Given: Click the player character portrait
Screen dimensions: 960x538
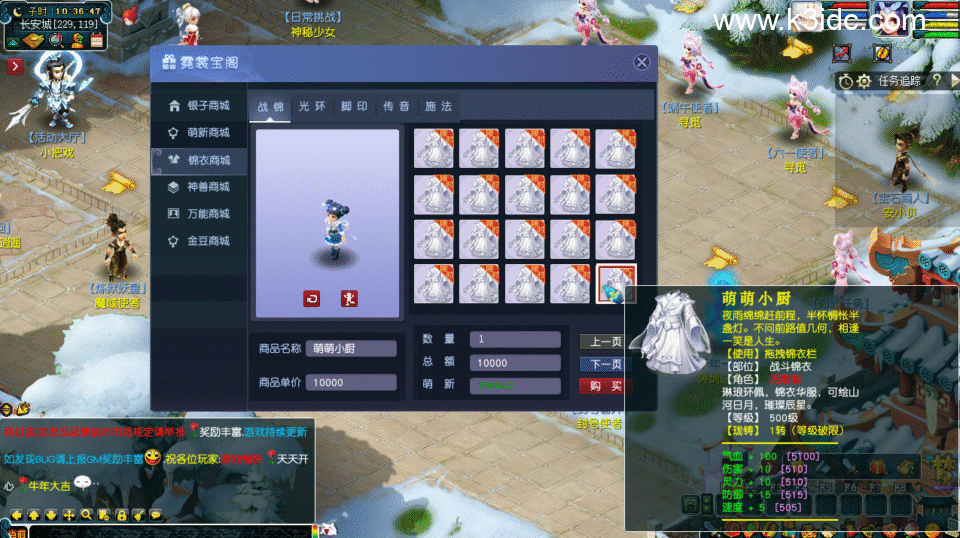Looking at the screenshot, I should [891, 17].
